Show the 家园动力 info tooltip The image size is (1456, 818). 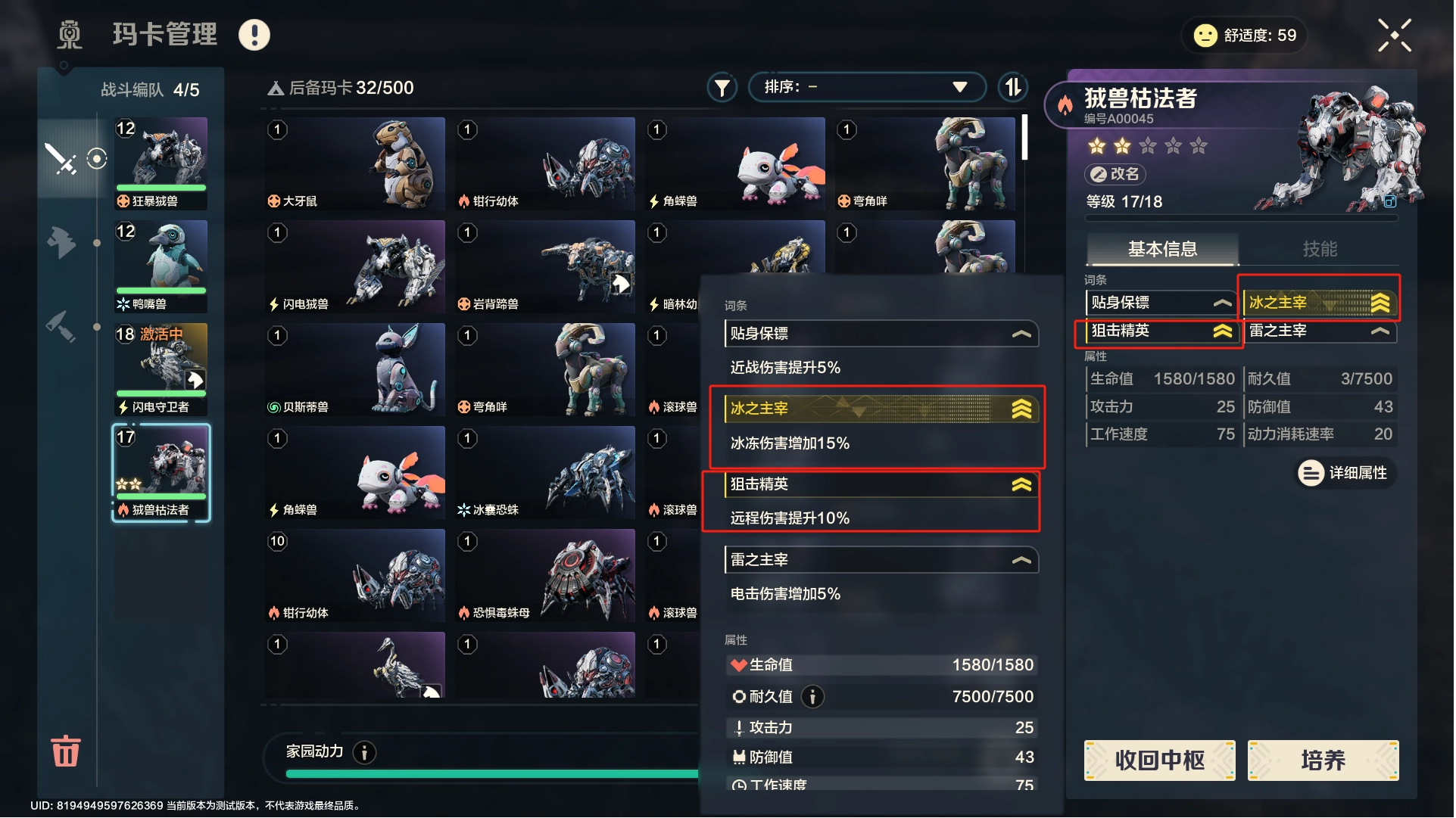[x=365, y=752]
